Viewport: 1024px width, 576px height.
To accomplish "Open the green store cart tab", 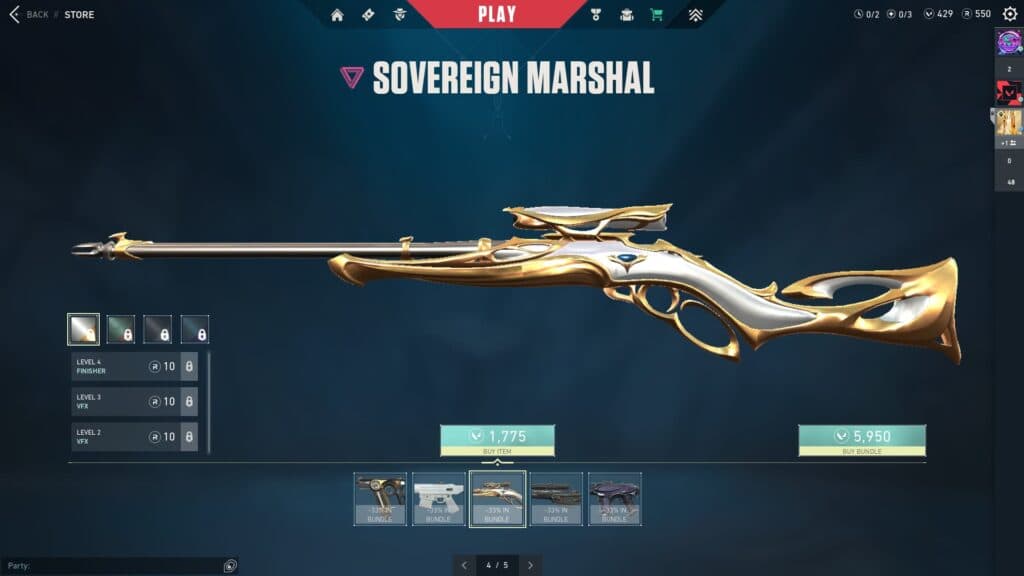I will [656, 14].
